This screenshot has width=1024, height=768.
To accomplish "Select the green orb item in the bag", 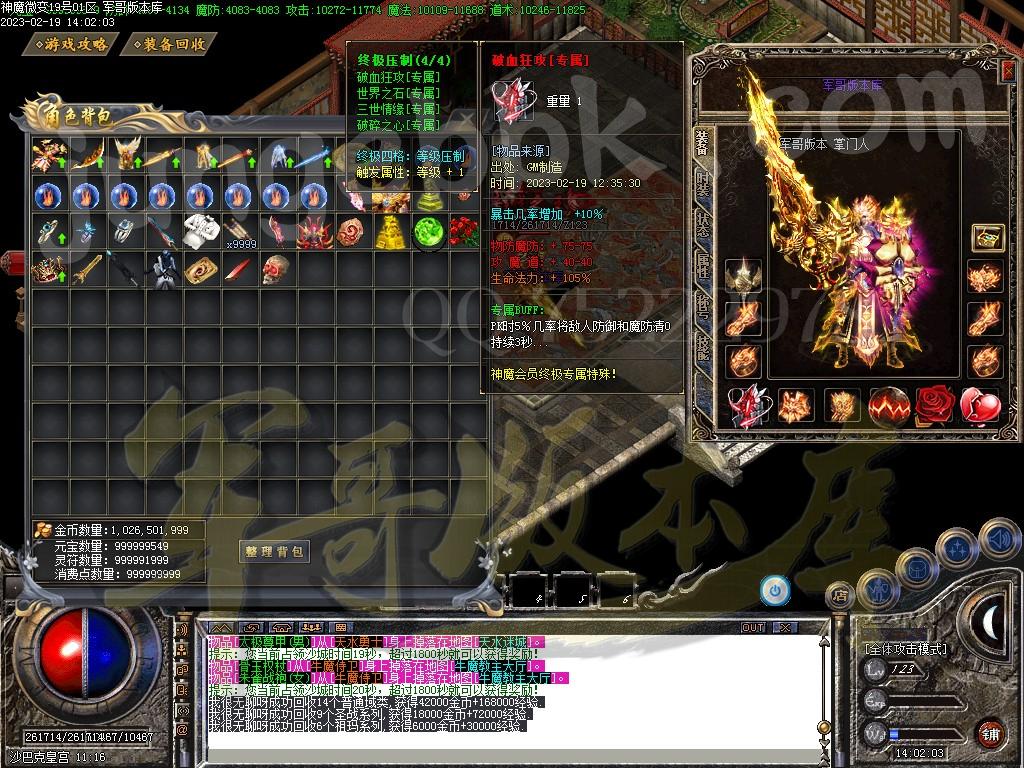I will click(428, 231).
